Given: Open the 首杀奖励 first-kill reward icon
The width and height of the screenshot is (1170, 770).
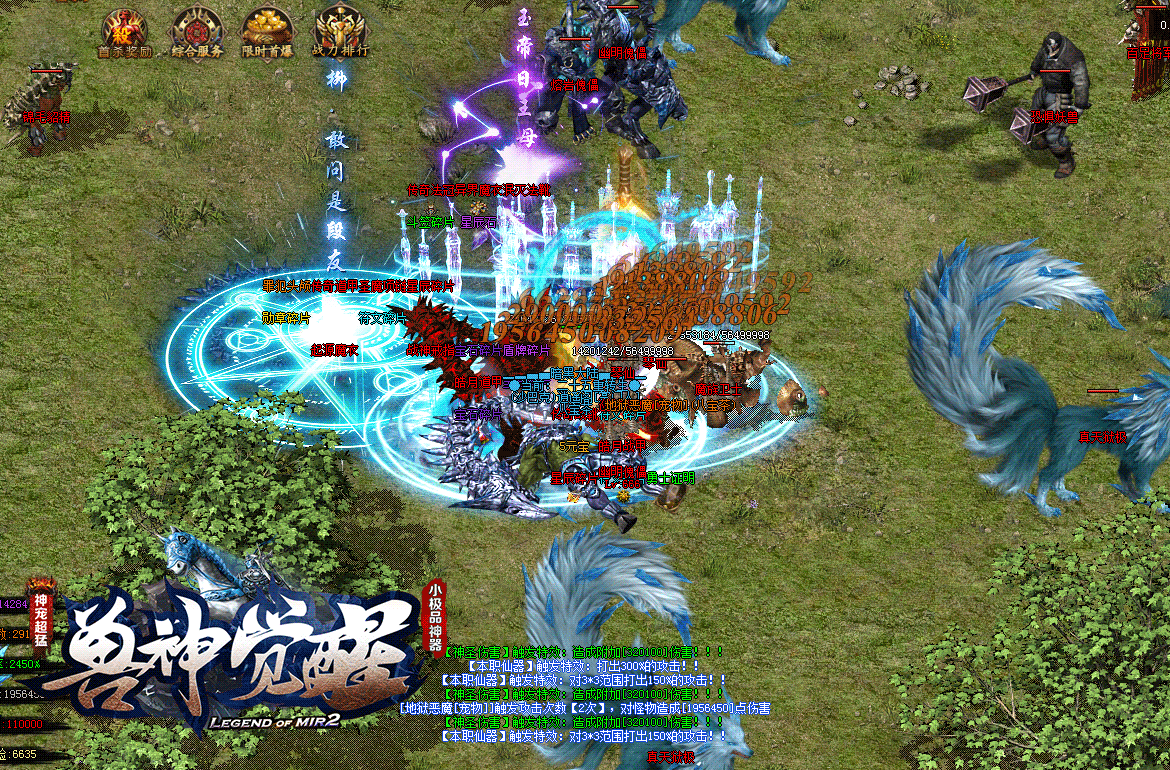Looking at the screenshot, I should [x=125, y=32].
